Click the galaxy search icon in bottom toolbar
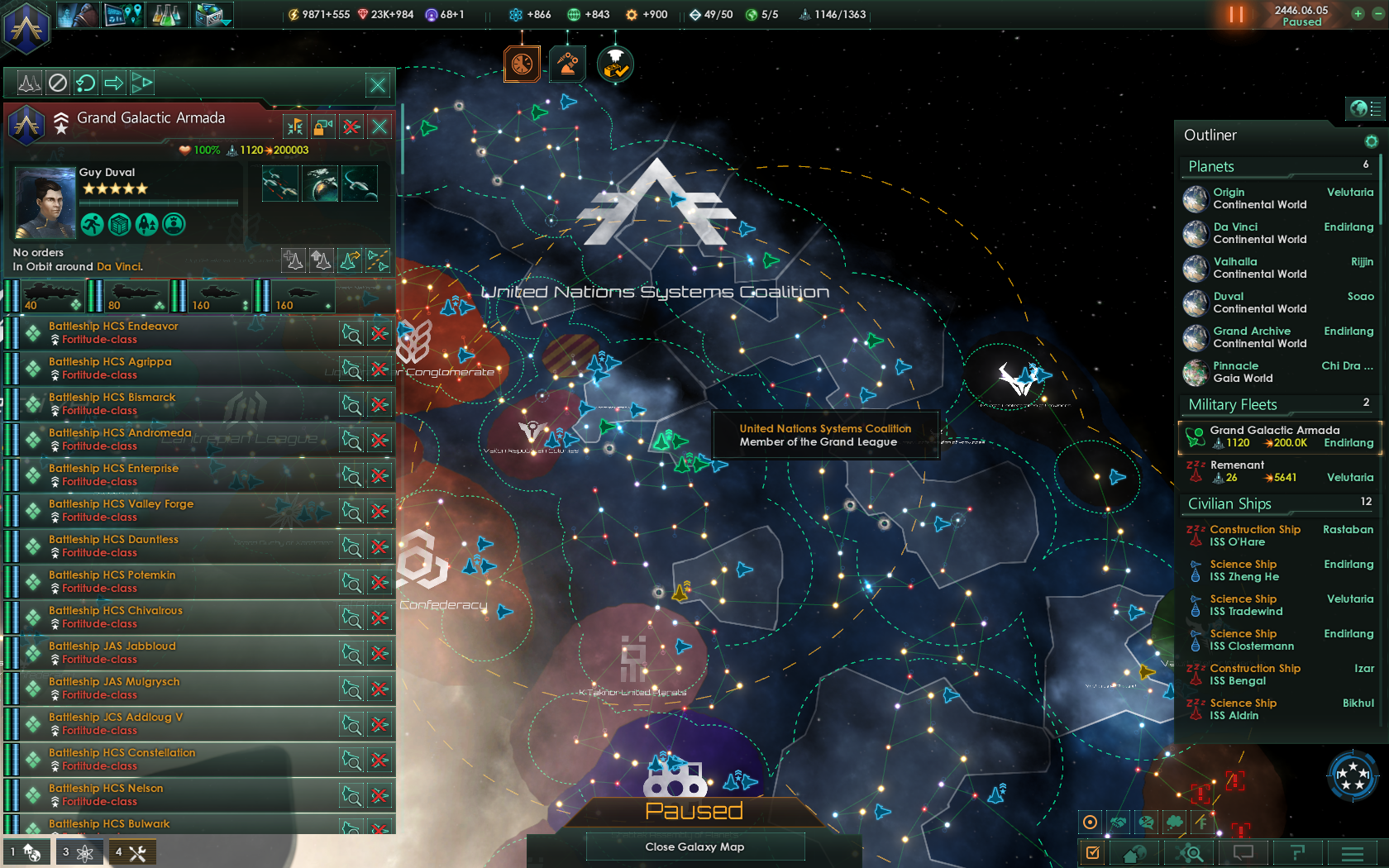1389x868 pixels. [1190, 852]
